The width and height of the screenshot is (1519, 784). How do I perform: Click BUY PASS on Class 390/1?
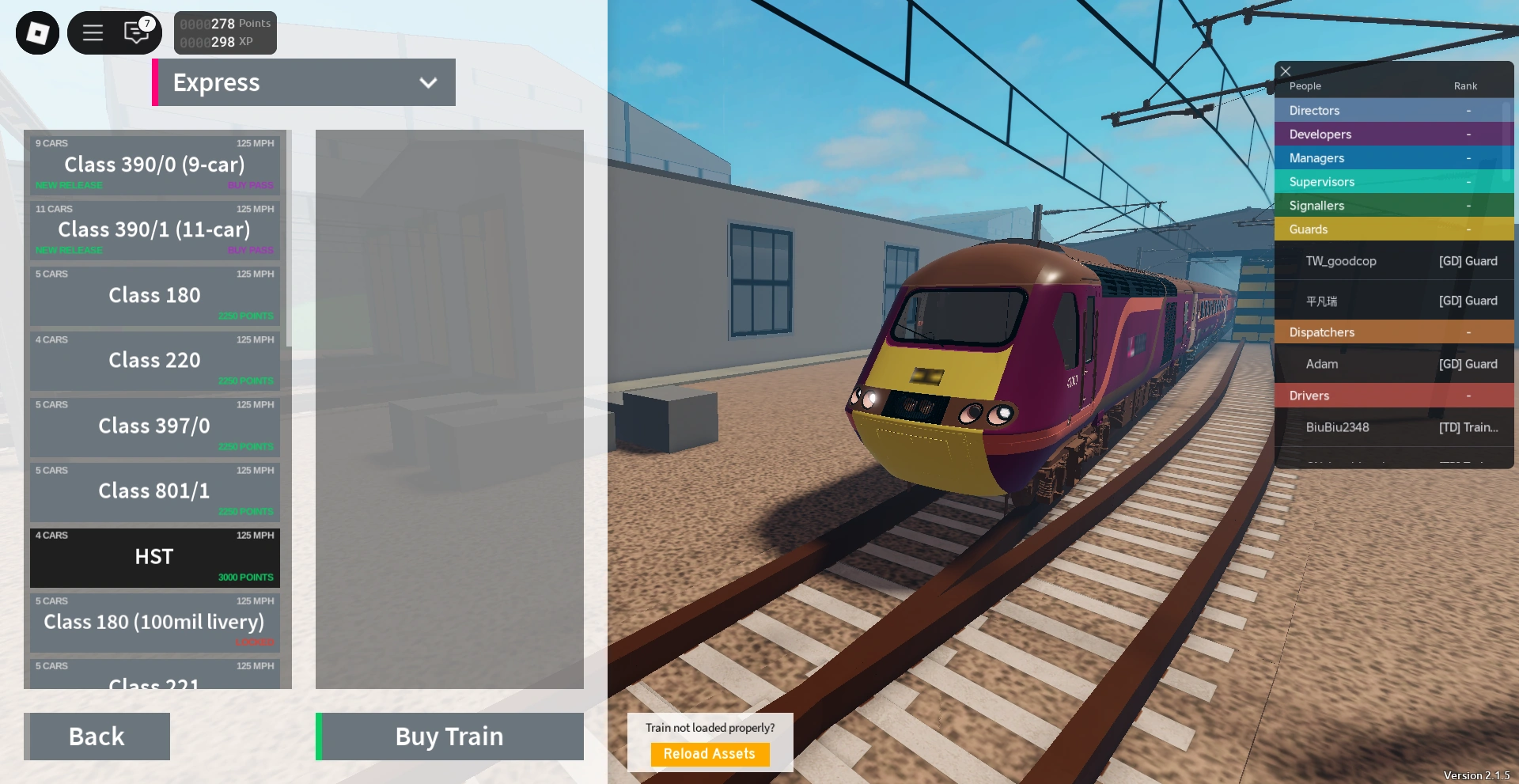pos(250,249)
